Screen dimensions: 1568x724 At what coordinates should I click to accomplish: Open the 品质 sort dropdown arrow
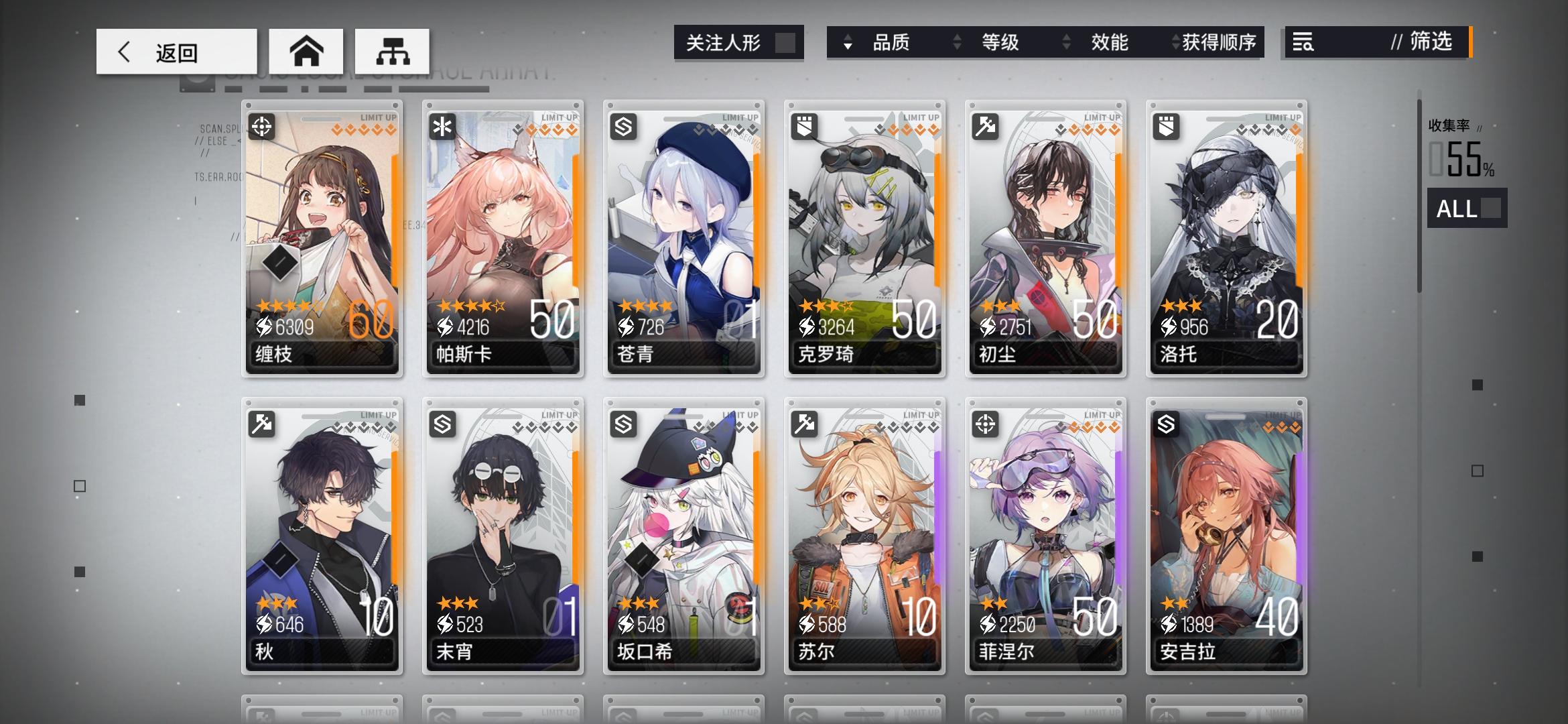[x=848, y=42]
